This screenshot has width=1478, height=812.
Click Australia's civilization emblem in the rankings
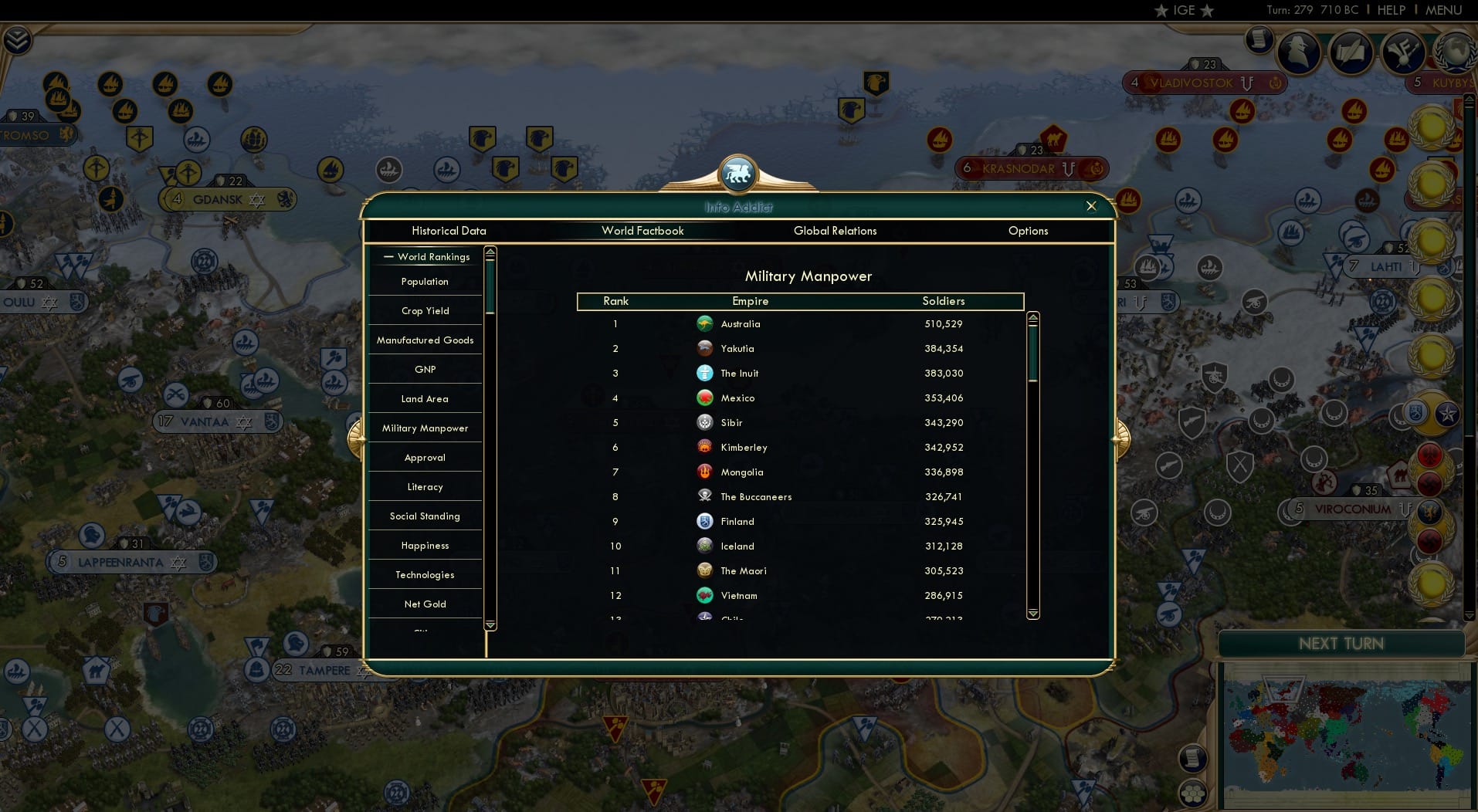(x=705, y=324)
